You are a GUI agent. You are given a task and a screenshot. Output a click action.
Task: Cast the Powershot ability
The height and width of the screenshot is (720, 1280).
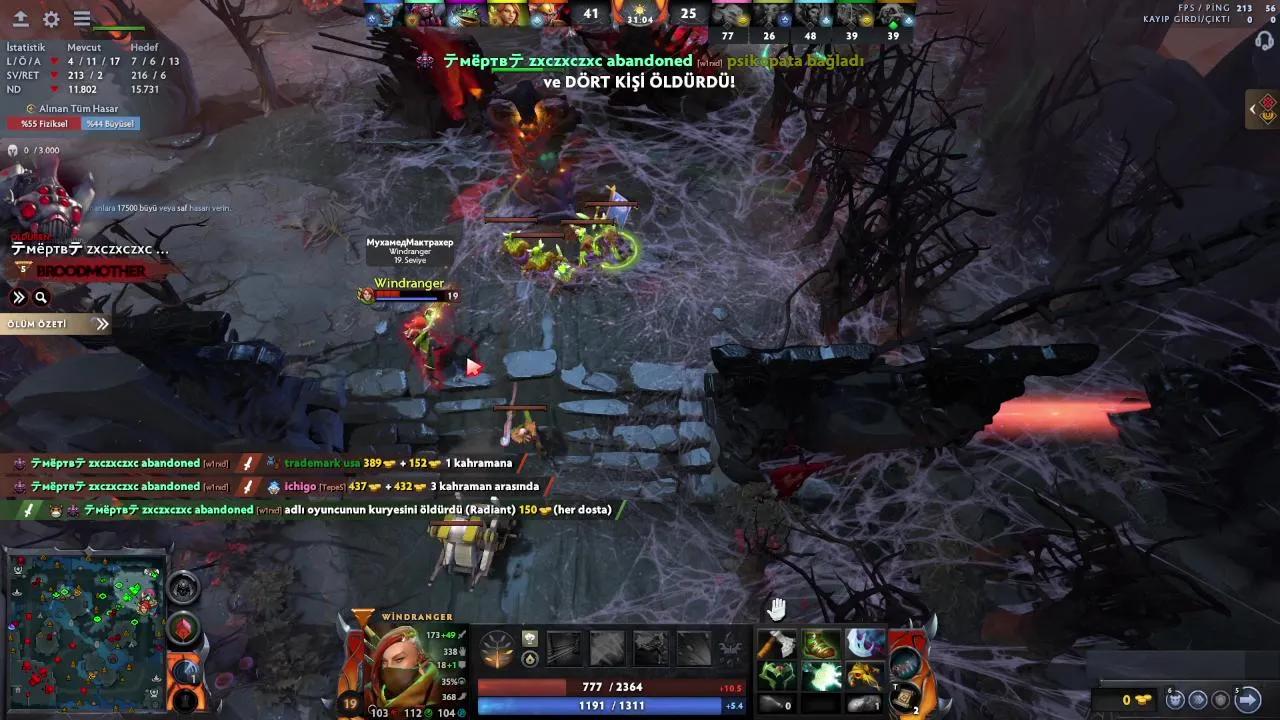[x=609, y=647]
